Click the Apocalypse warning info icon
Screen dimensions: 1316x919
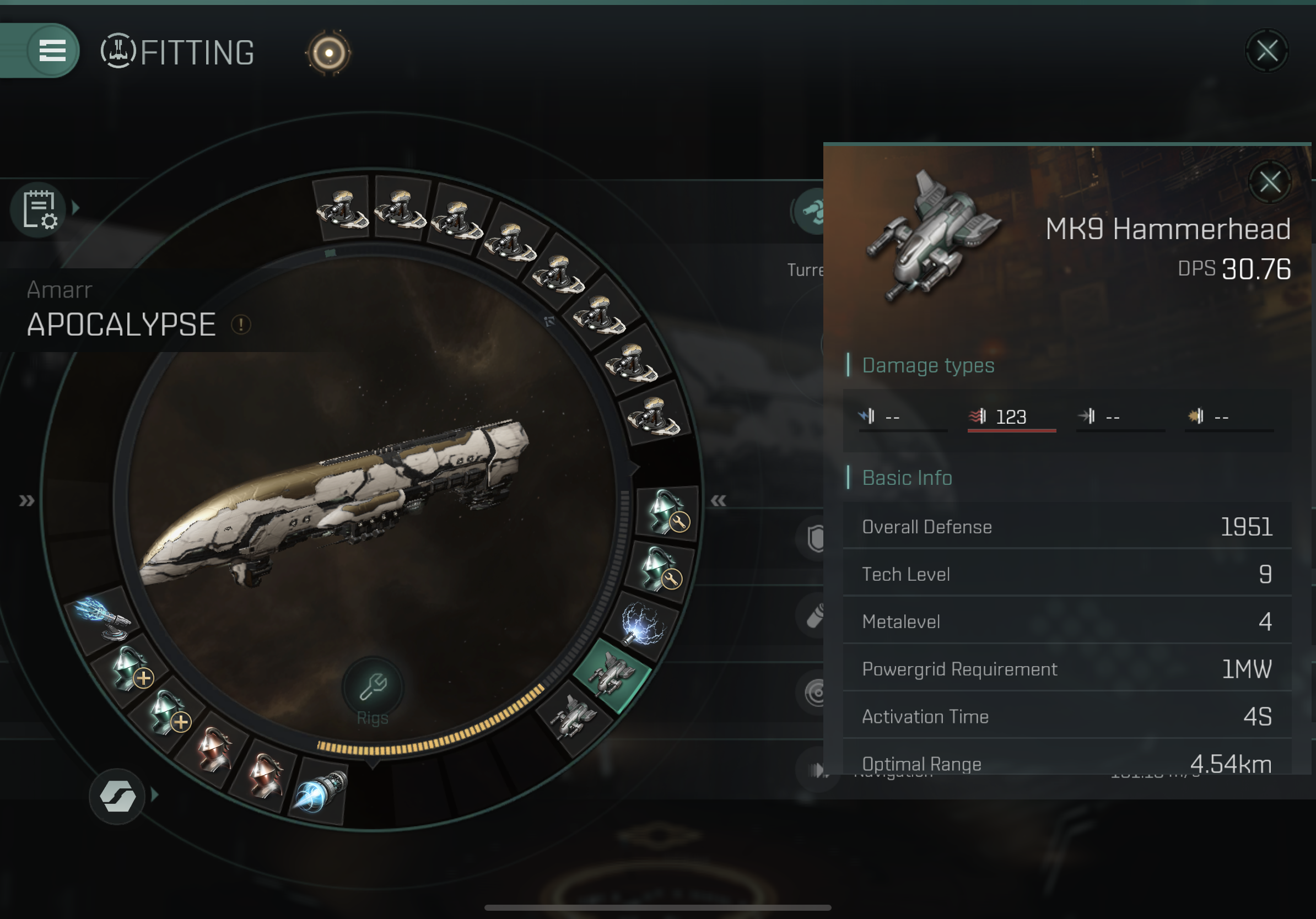coord(241,325)
